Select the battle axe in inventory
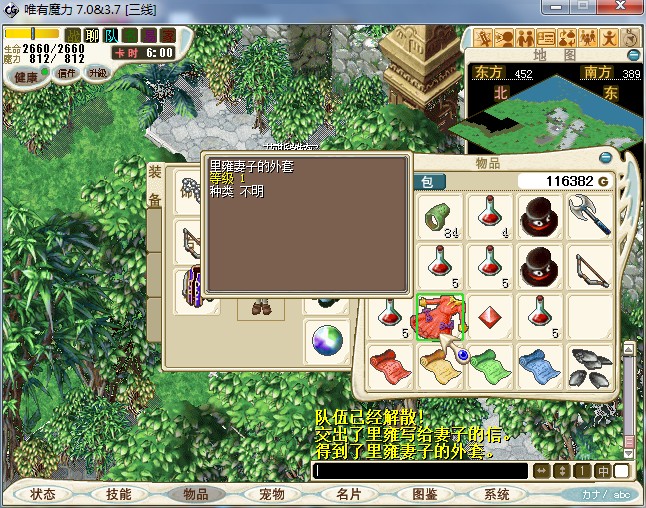 (590, 216)
